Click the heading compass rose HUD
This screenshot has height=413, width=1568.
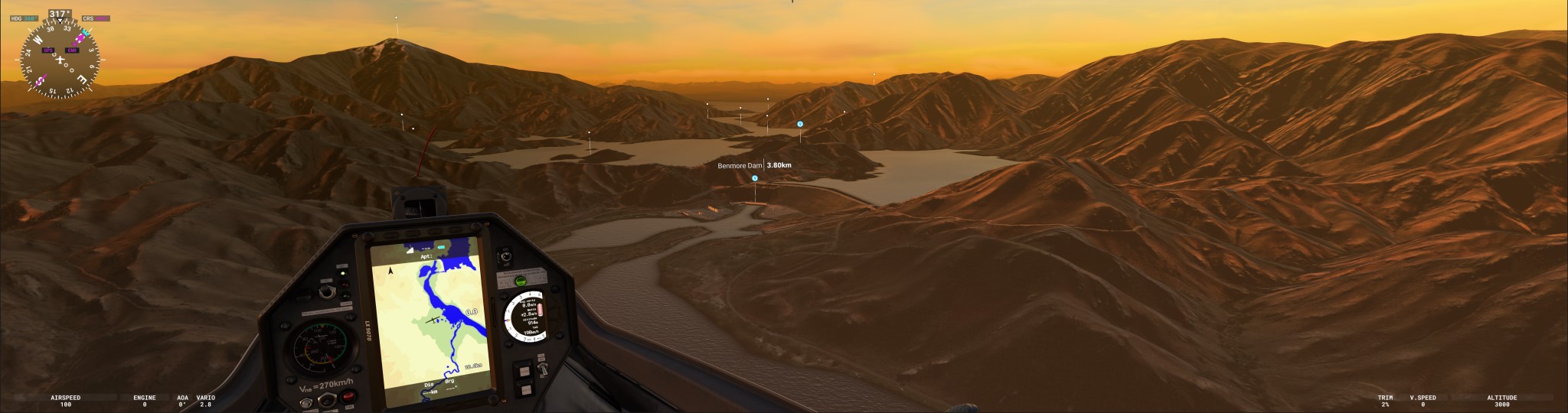pos(60,59)
